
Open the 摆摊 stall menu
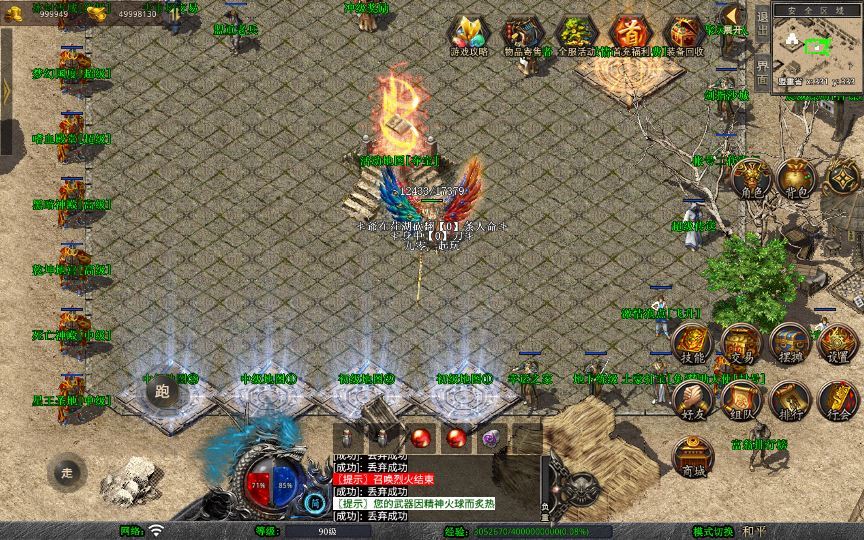(790, 343)
